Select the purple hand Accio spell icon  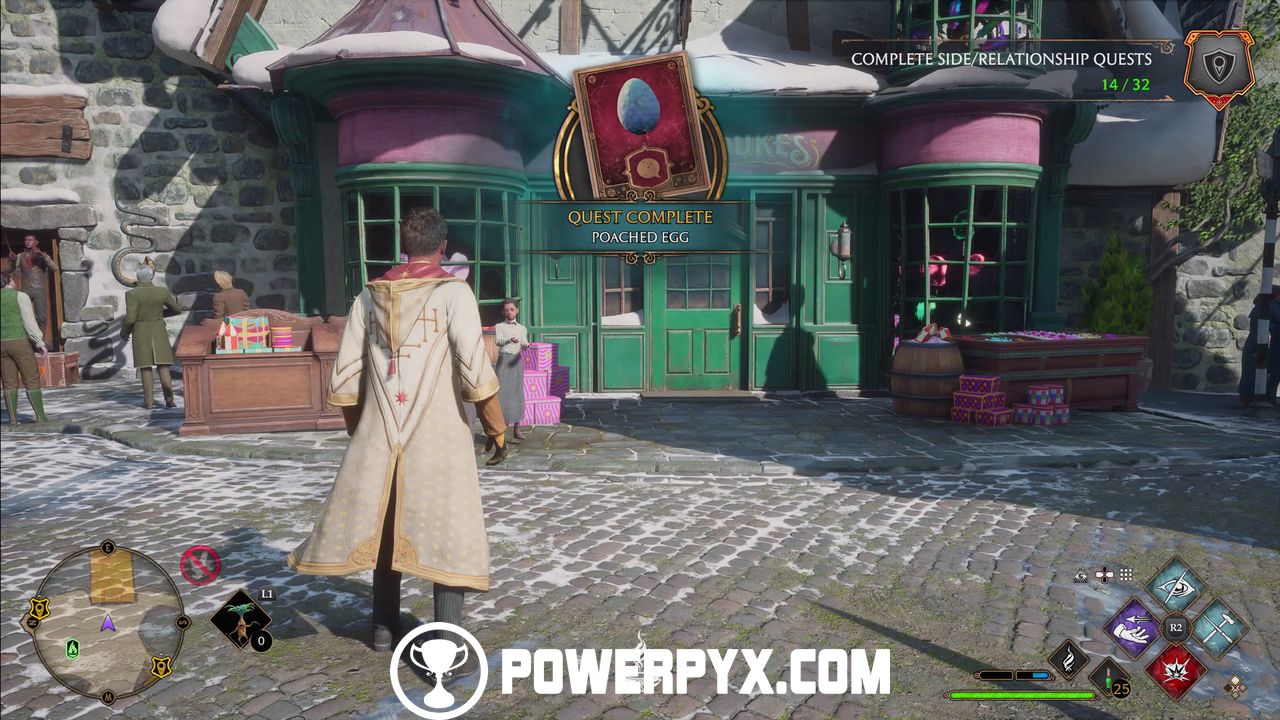(x=1131, y=630)
